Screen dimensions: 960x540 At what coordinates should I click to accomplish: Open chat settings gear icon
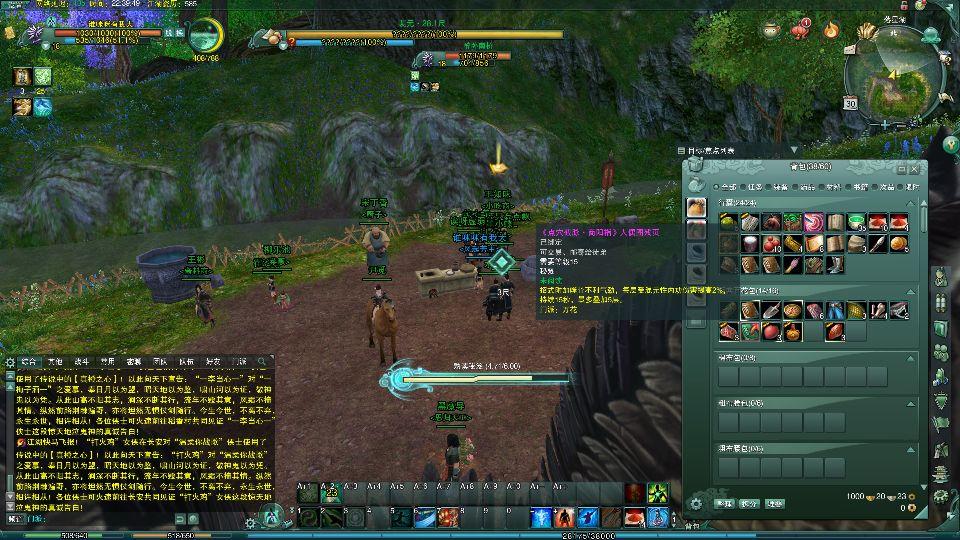pyautogui.click(x=9, y=361)
